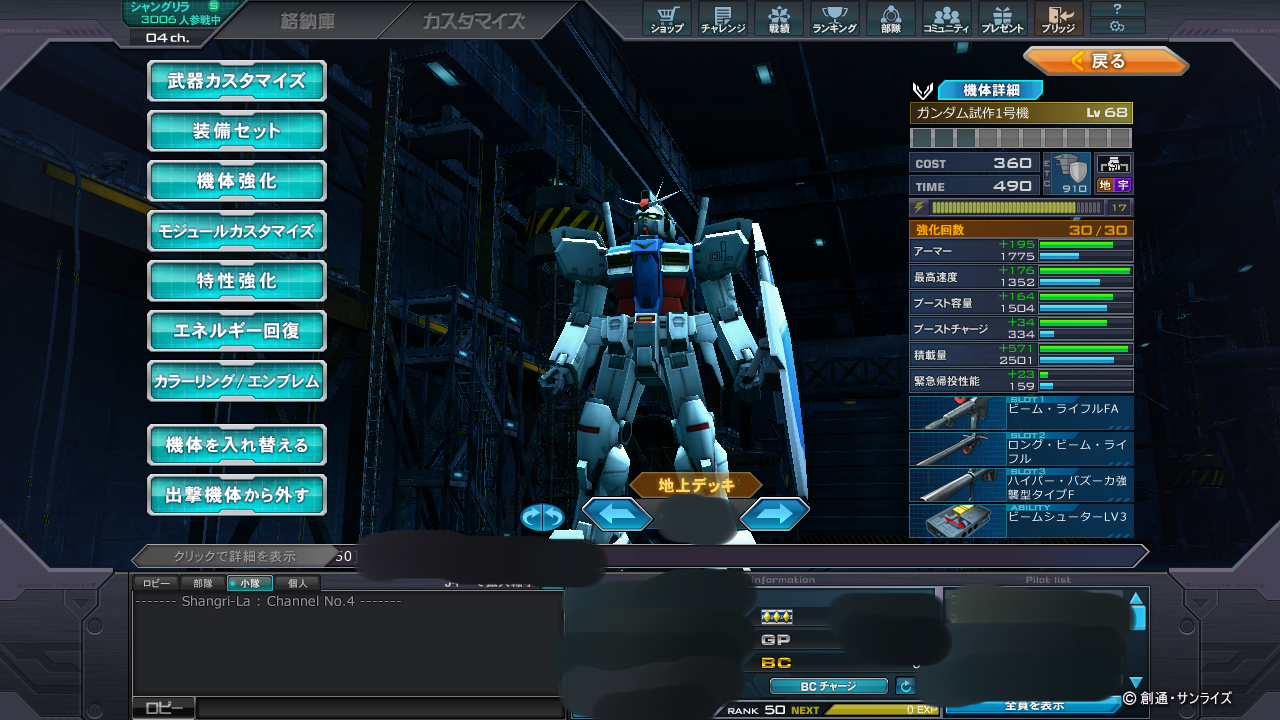
Task: Show the next deck with right arrow
Action: [x=775, y=514]
